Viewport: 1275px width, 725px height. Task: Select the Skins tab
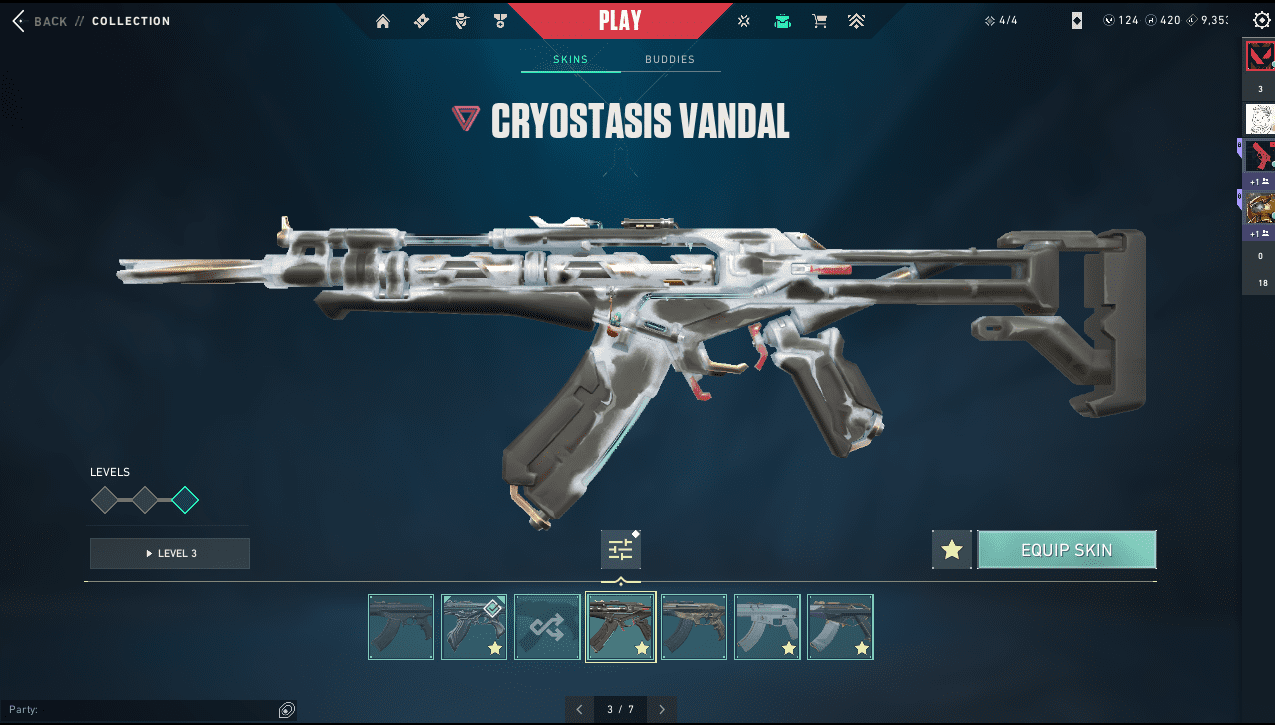coord(570,60)
